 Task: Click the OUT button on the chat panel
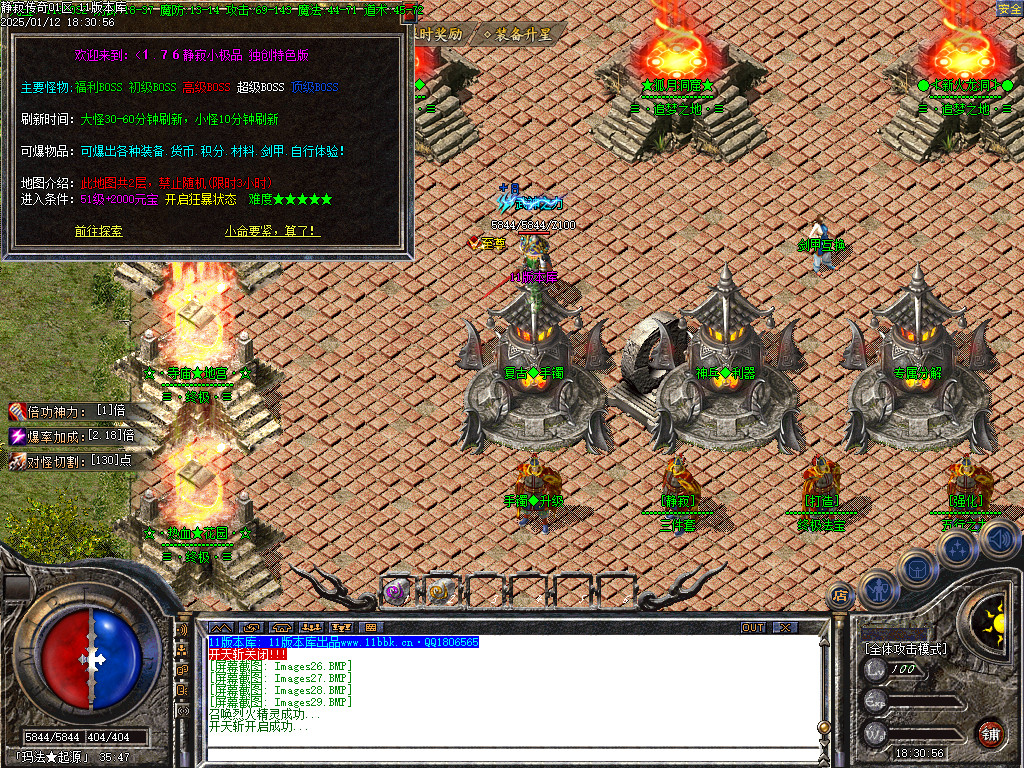tap(753, 627)
